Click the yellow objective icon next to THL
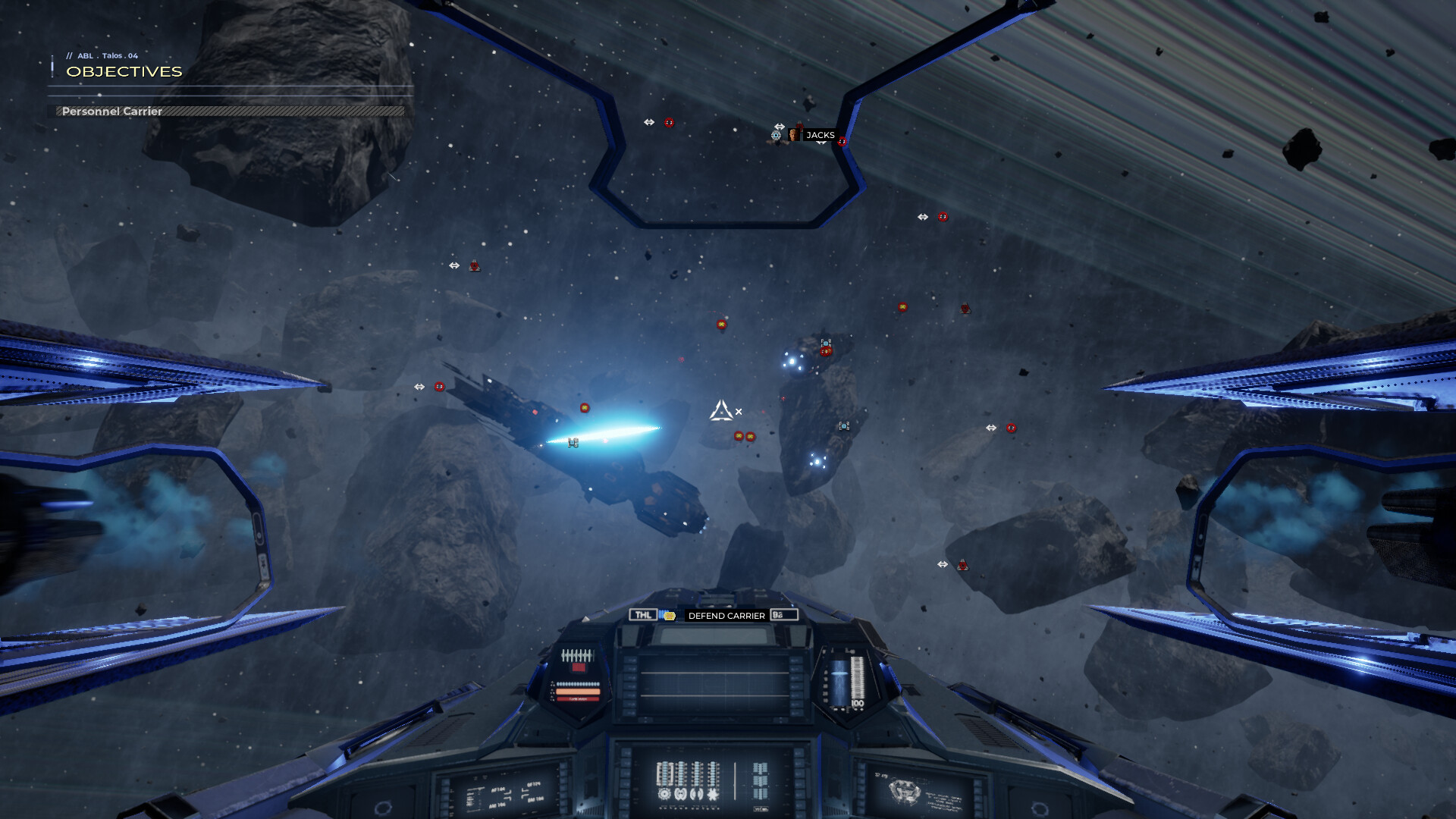This screenshot has width=1456, height=819. (670, 616)
